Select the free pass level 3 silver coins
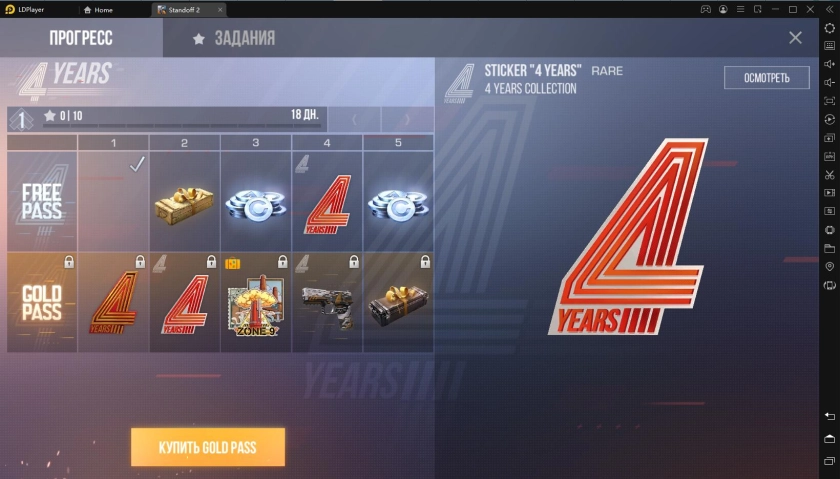This screenshot has height=479, width=840. pos(255,201)
